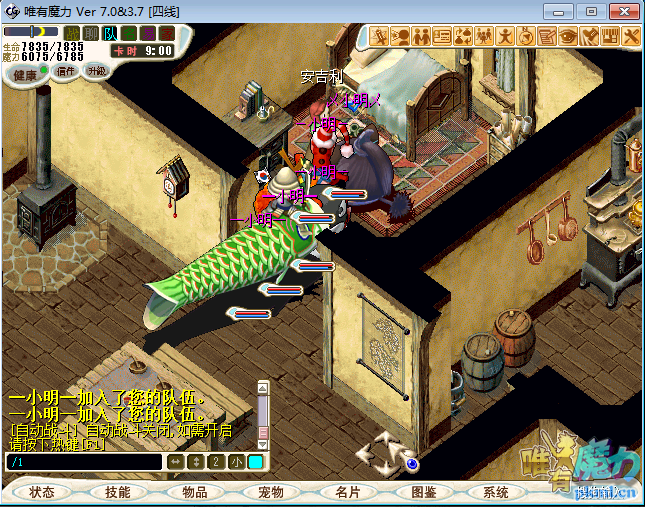Toggle the 易 trade mode switch
The width and height of the screenshot is (645, 507).
tap(147, 34)
